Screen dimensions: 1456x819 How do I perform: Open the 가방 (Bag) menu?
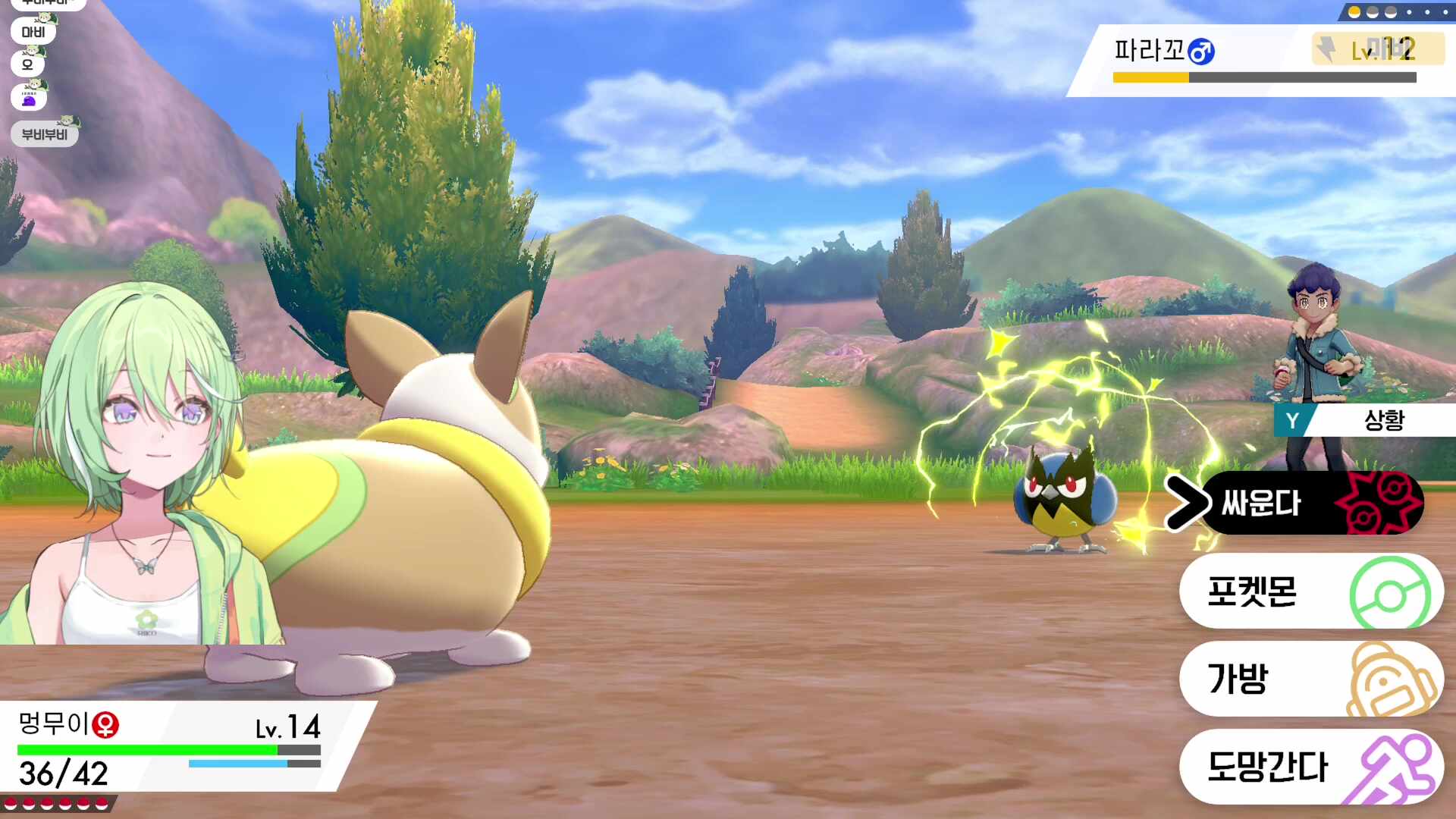point(1310,679)
